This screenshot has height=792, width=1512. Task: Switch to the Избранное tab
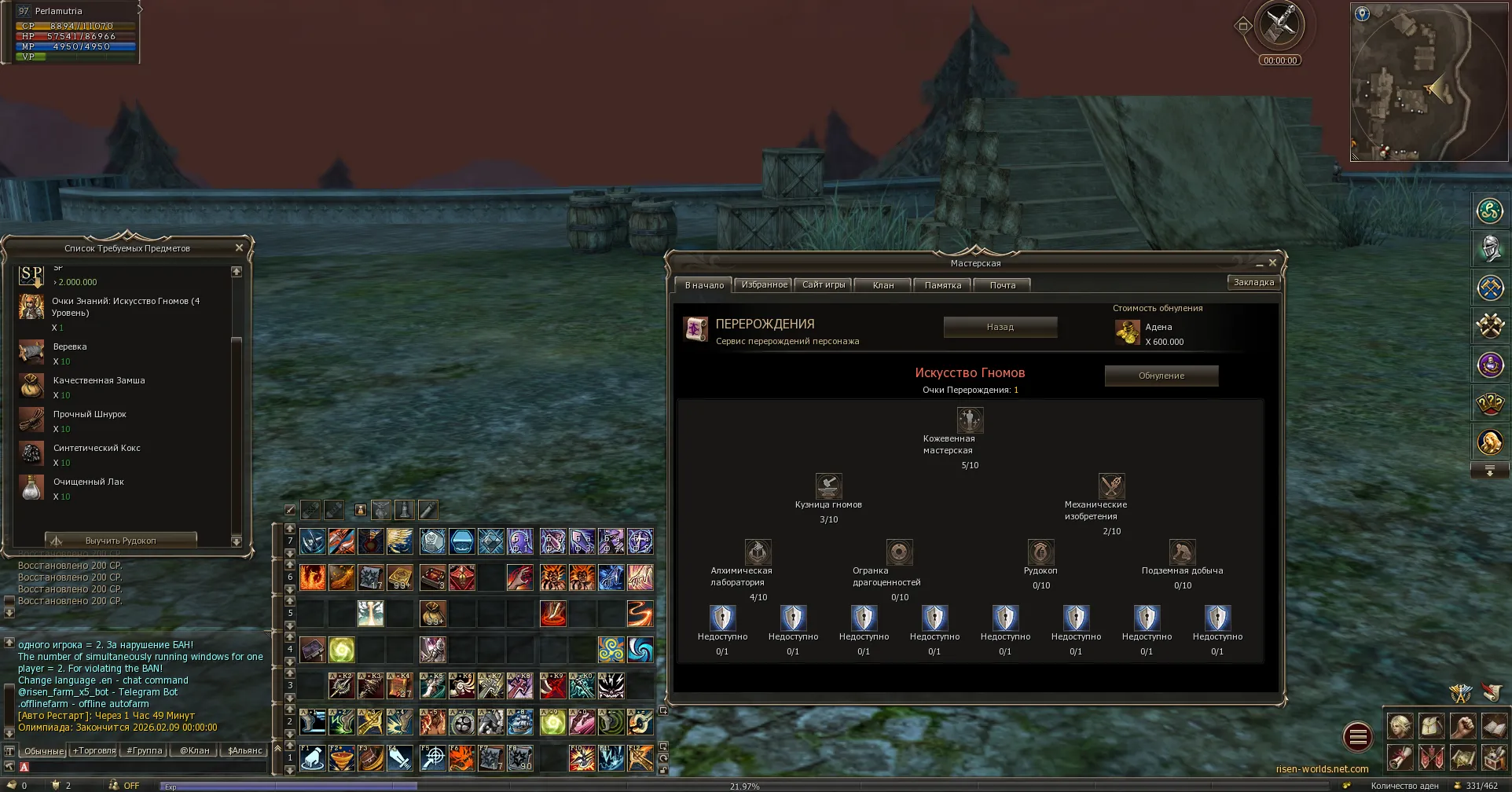coord(764,285)
